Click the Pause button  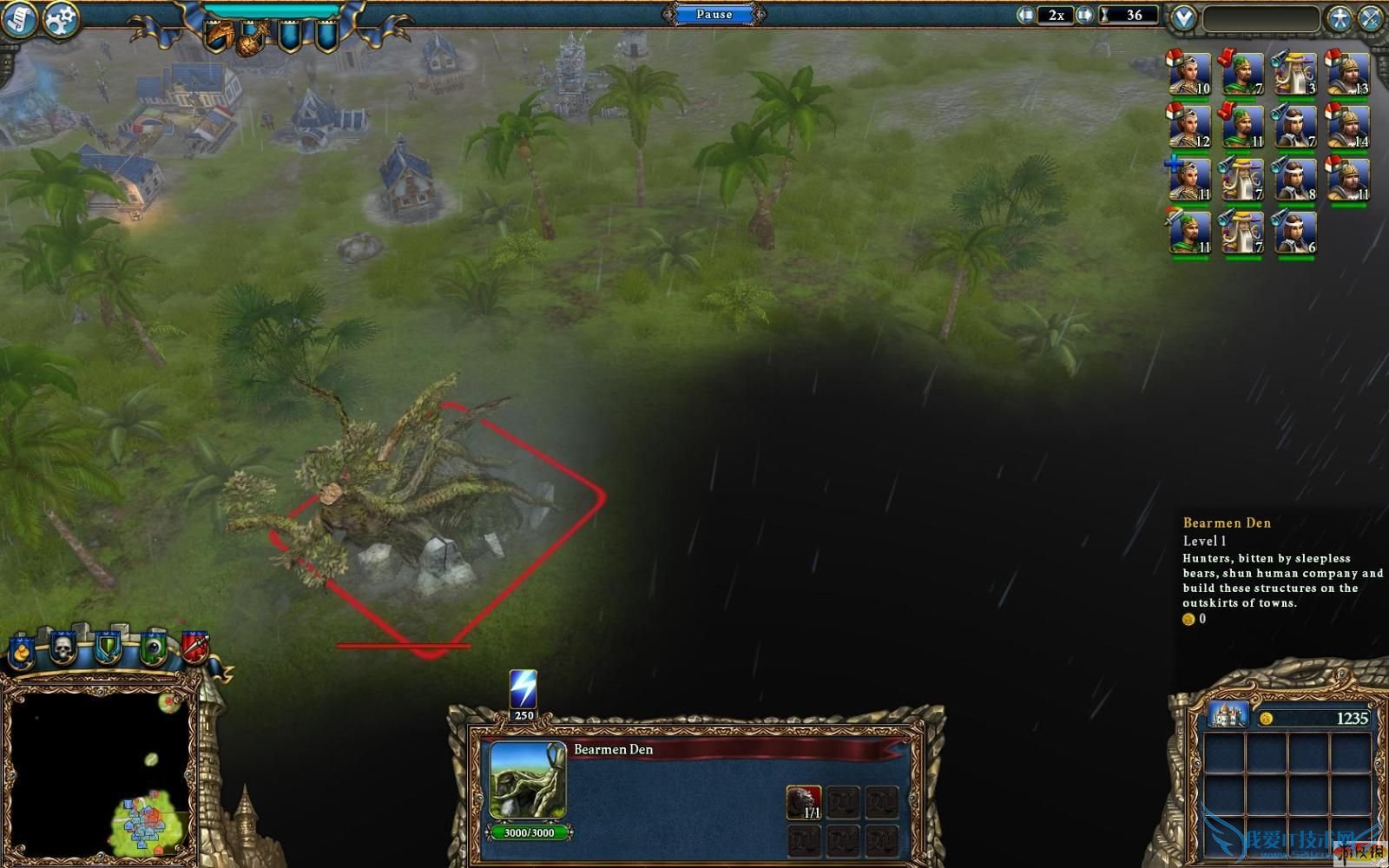[x=714, y=14]
